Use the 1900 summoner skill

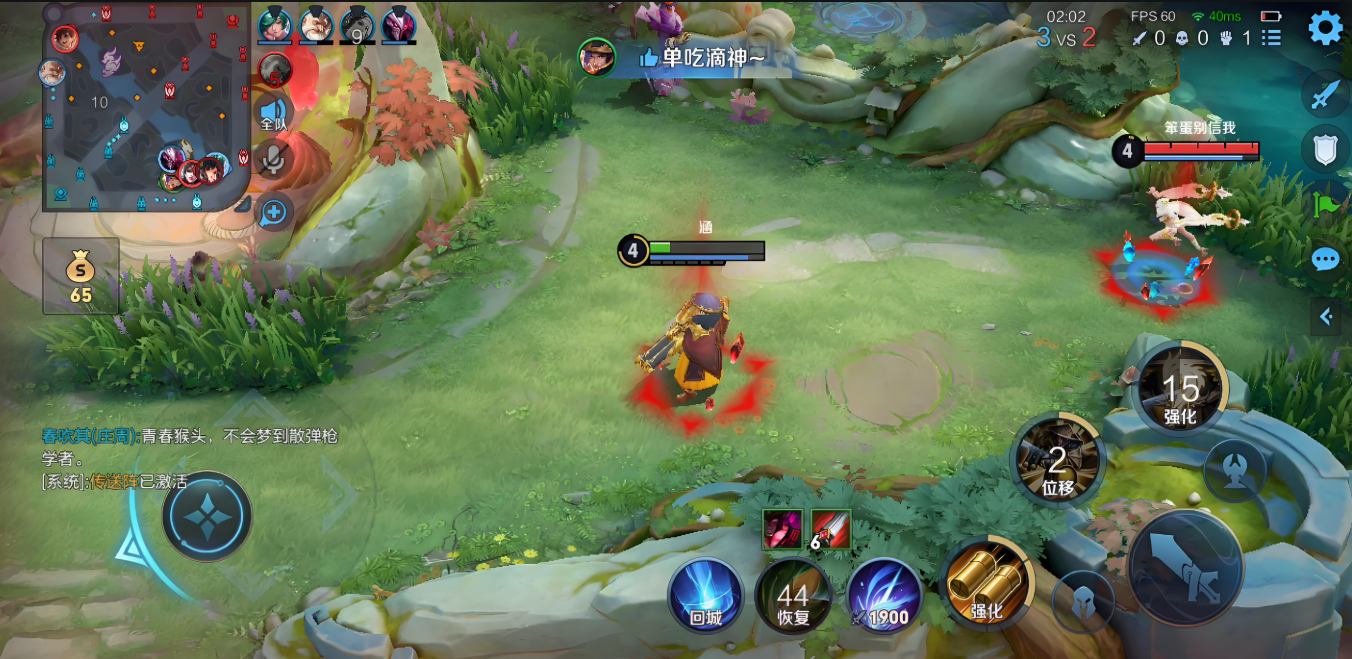coord(885,596)
